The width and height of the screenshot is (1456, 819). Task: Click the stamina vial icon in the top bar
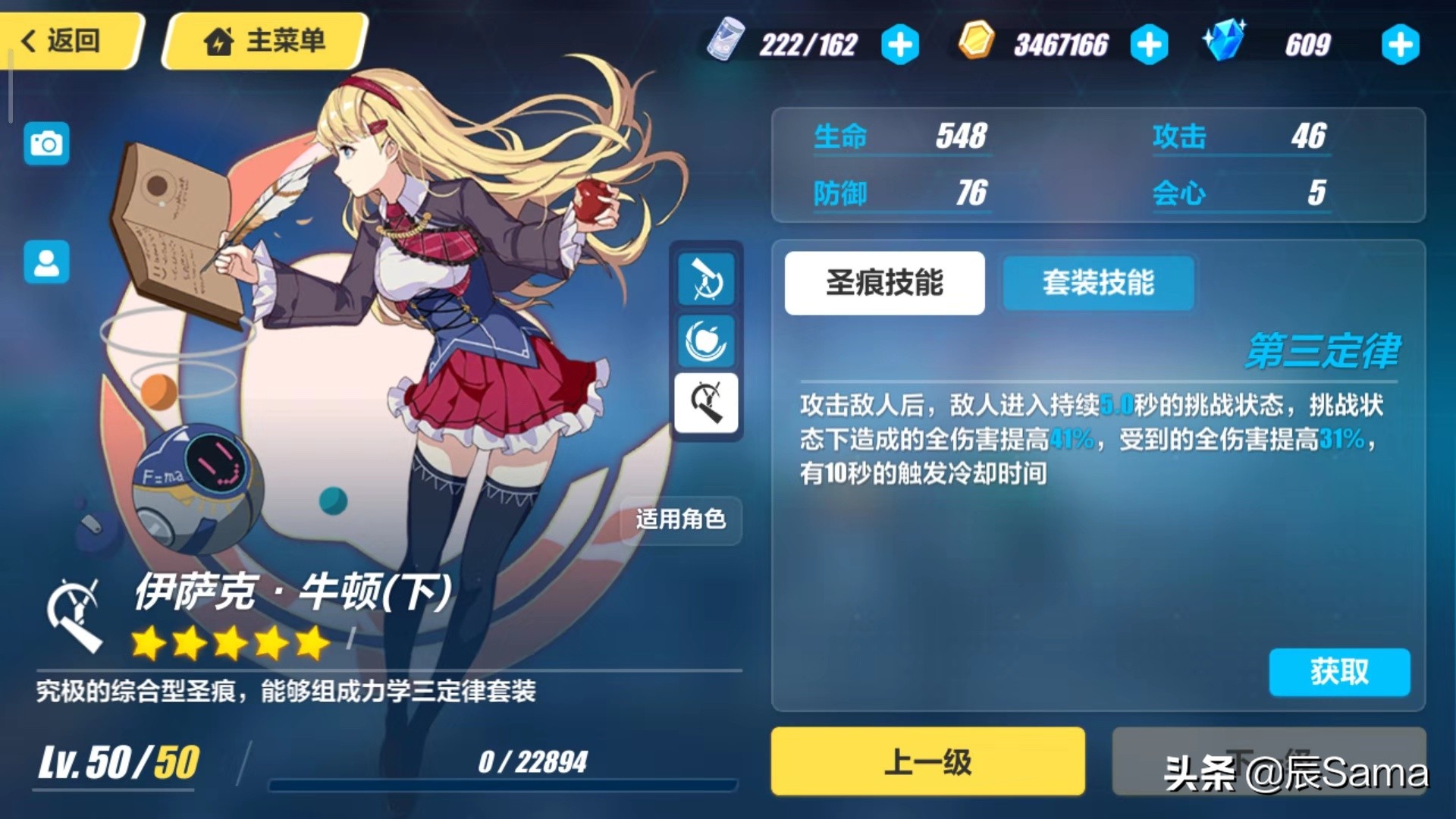(726, 43)
